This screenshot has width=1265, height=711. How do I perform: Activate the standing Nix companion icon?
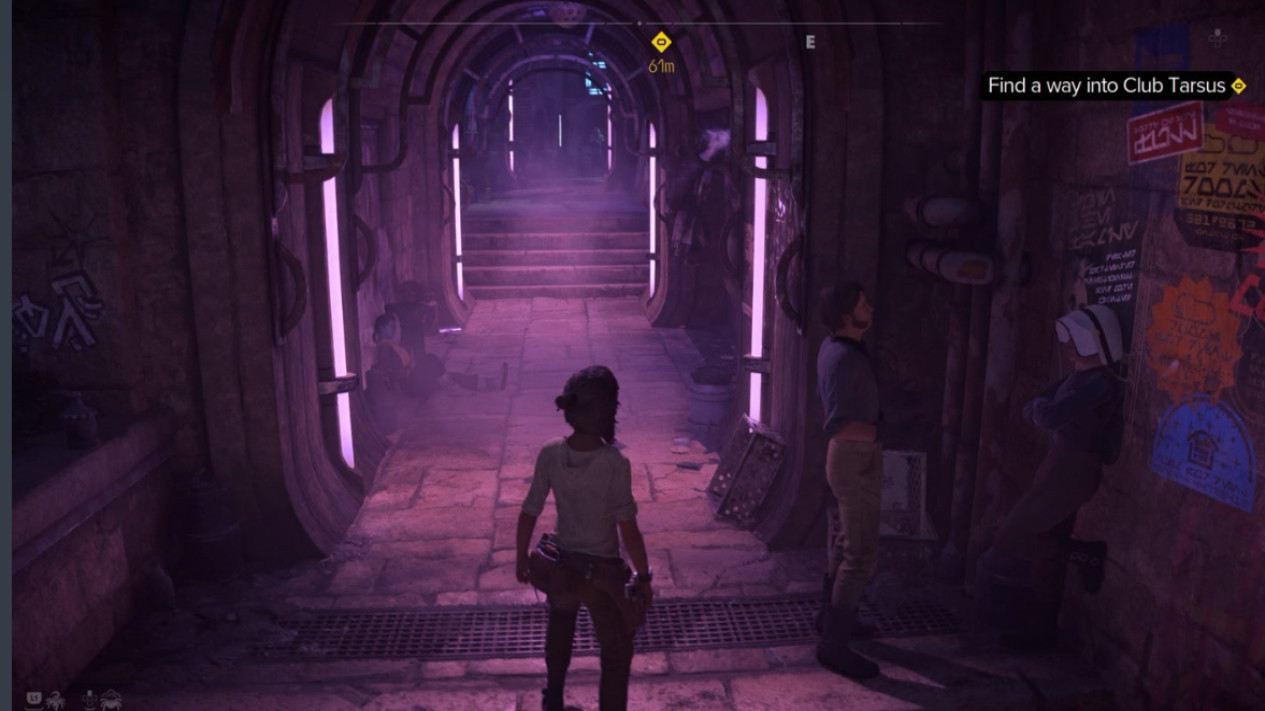coord(56,699)
